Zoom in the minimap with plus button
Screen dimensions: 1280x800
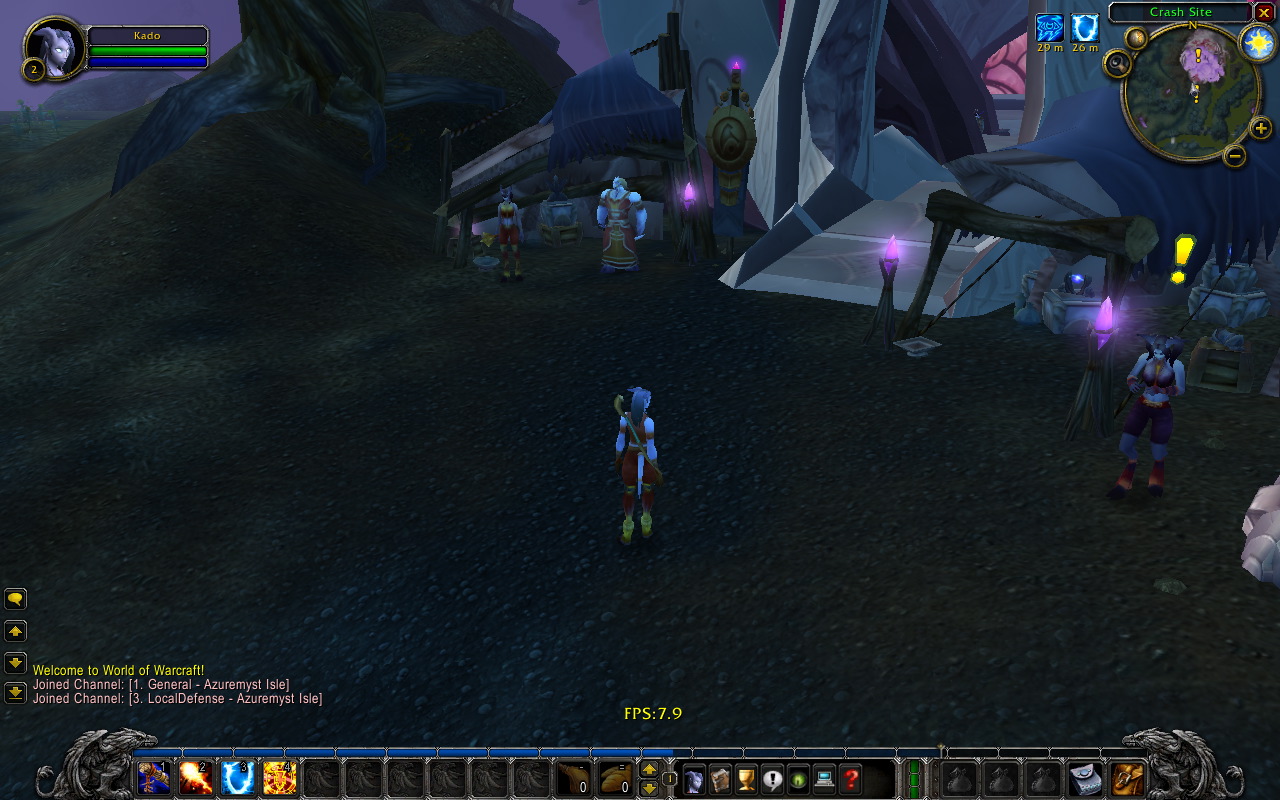pyautogui.click(x=1262, y=128)
